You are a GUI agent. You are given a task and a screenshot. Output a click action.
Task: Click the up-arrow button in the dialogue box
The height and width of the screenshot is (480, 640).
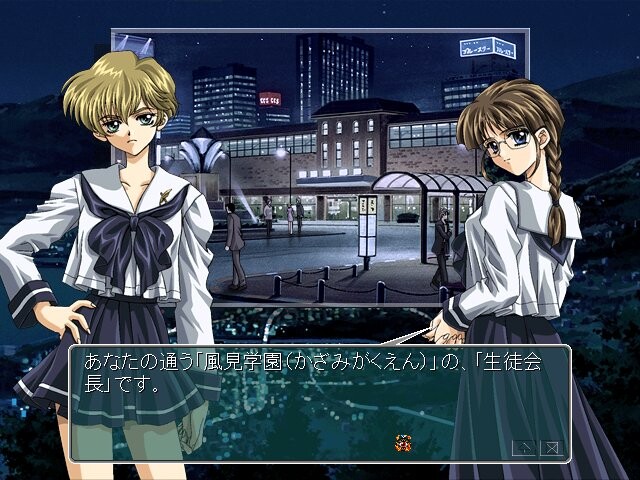pyautogui.click(x=522, y=447)
